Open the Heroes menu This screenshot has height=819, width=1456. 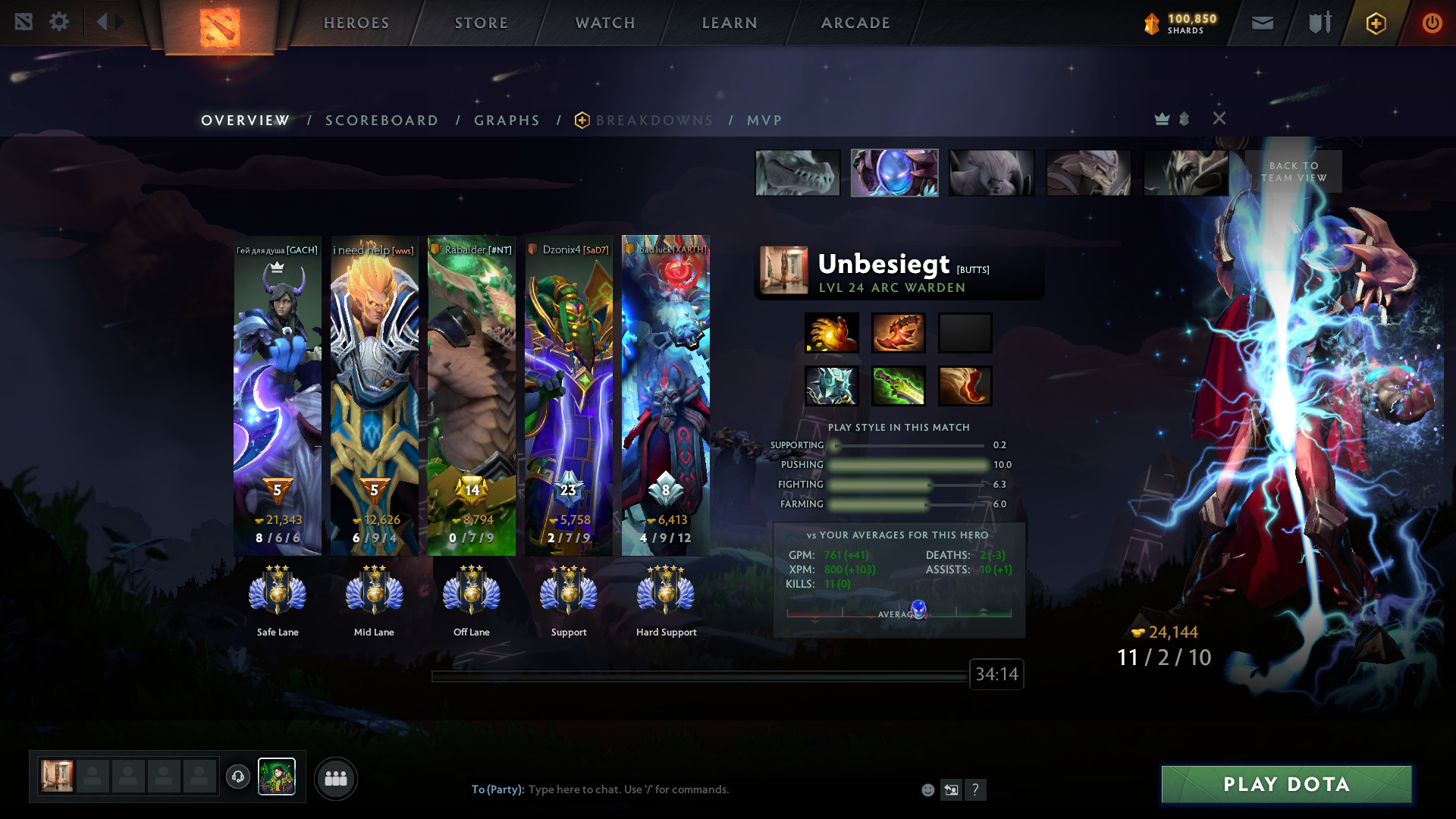[356, 23]
